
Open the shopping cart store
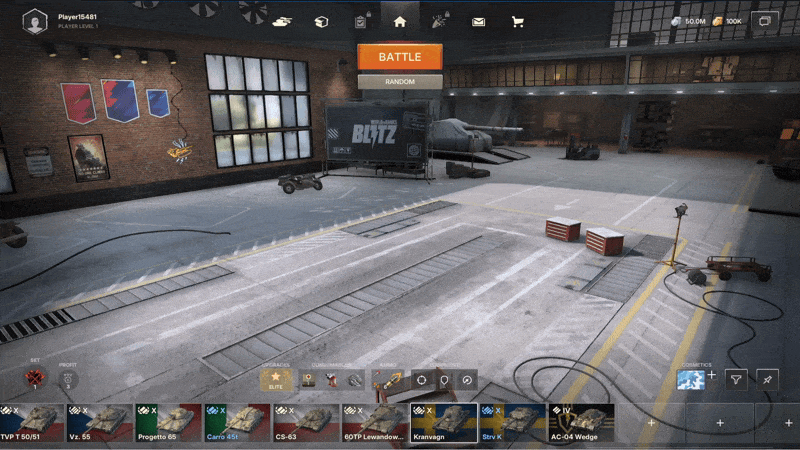(x=517, y=20)
